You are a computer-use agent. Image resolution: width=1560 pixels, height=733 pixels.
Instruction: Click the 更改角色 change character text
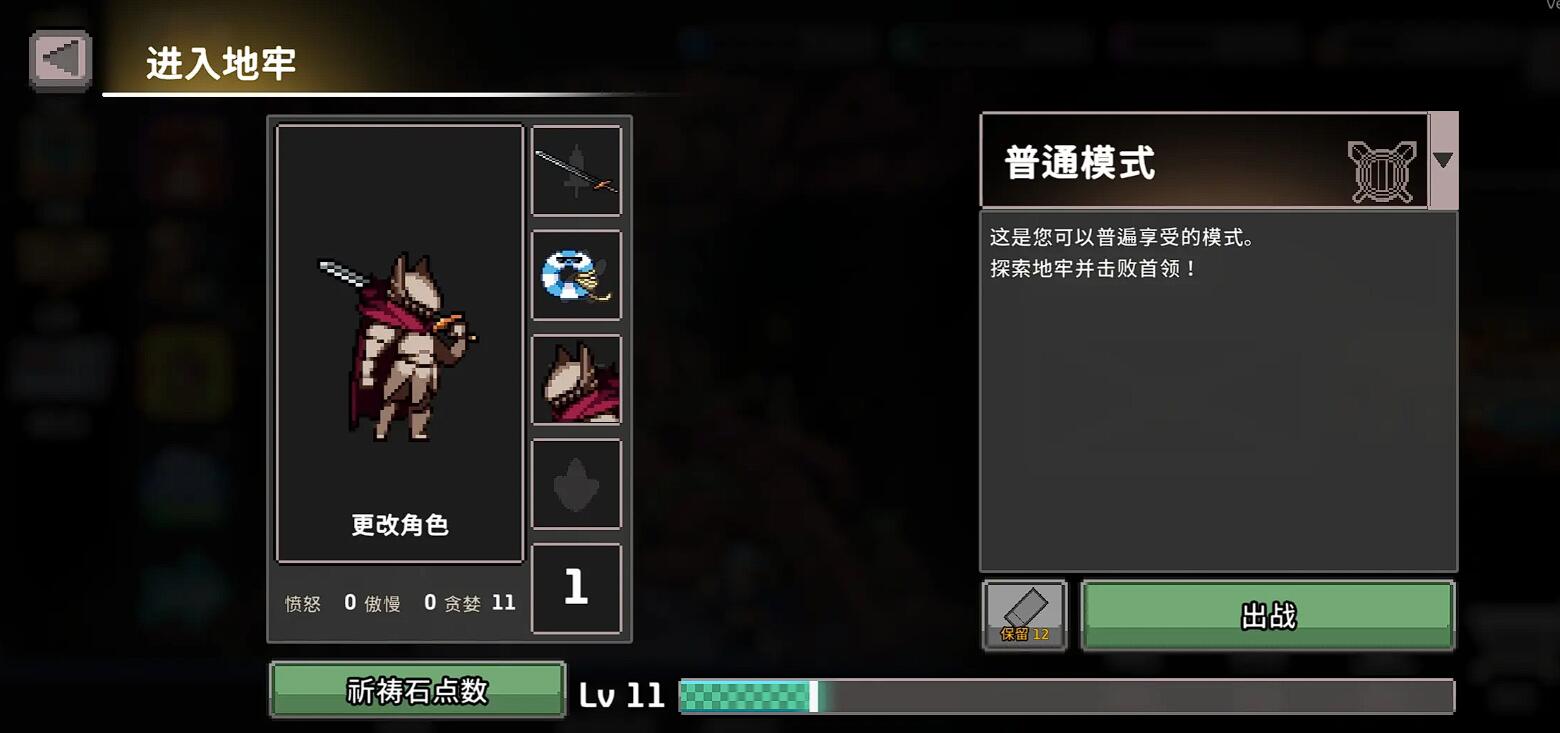[400, 524]
